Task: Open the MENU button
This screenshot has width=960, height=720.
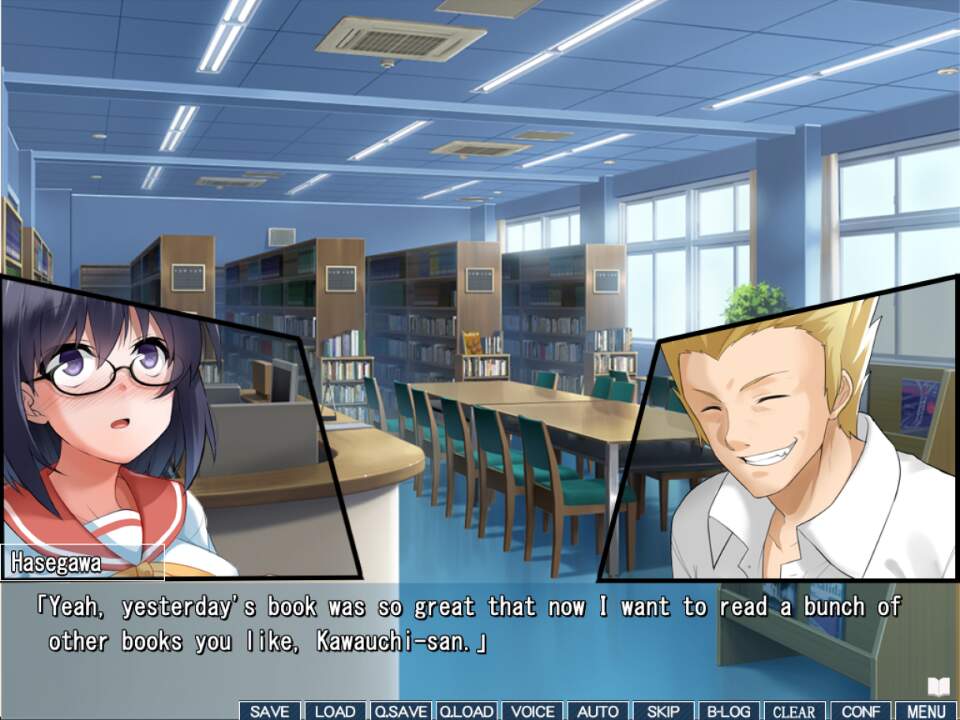Action: [926, 711]
